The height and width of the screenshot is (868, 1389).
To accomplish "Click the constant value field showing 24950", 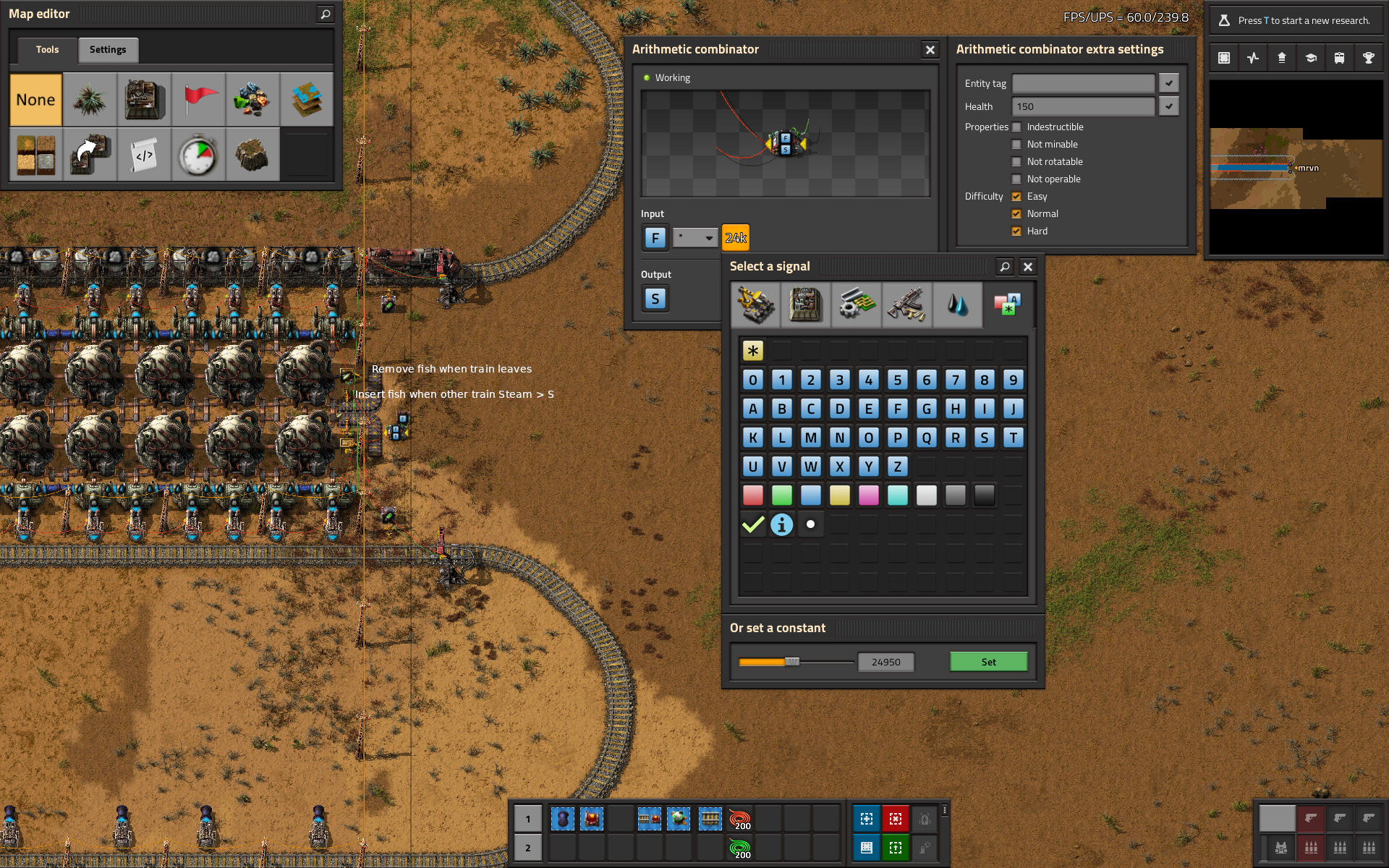I will pyautogui.click(x=885, y=662).
